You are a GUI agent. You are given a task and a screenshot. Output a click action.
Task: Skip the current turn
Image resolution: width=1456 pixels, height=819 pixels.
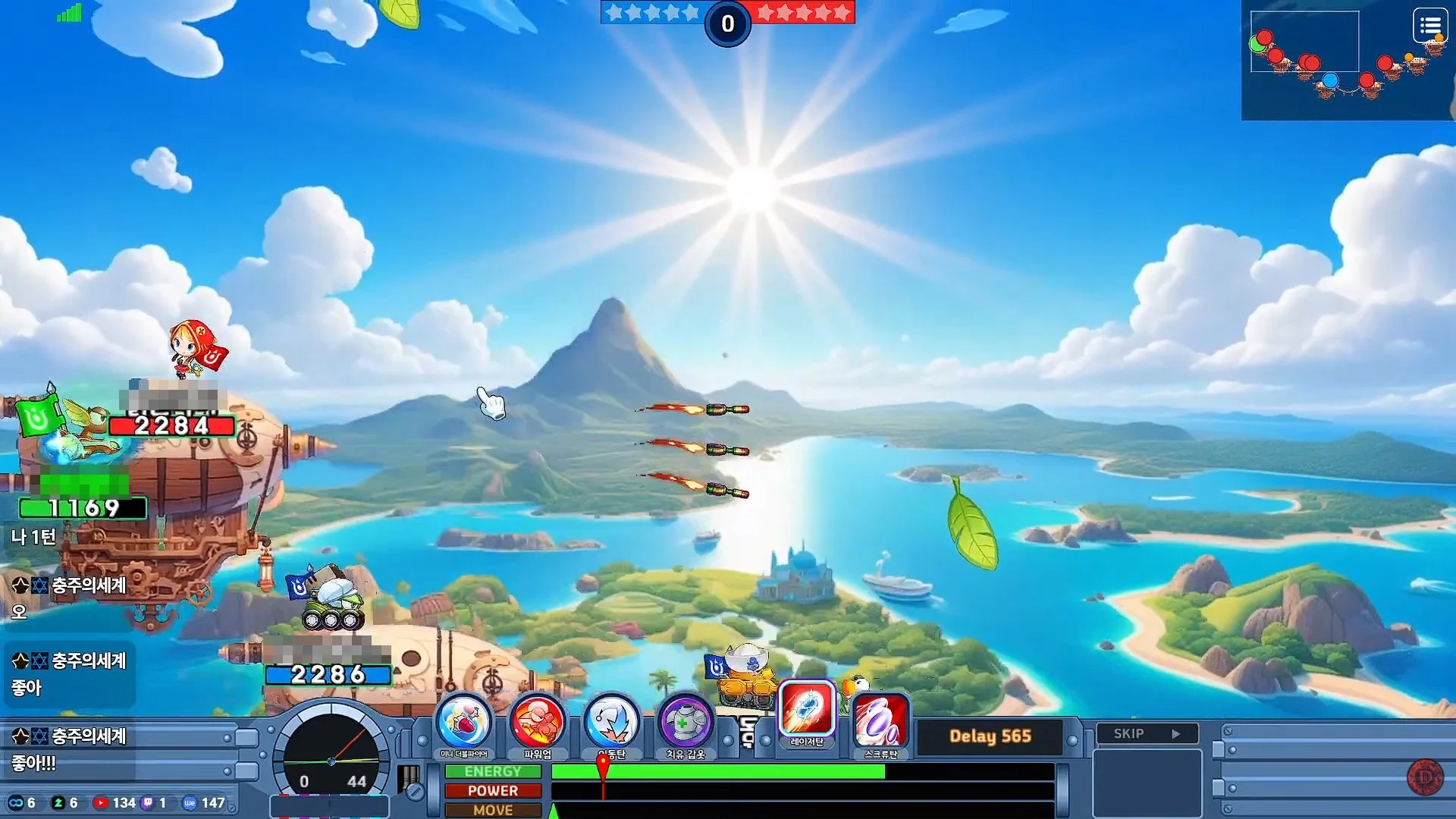[1147, 733]
